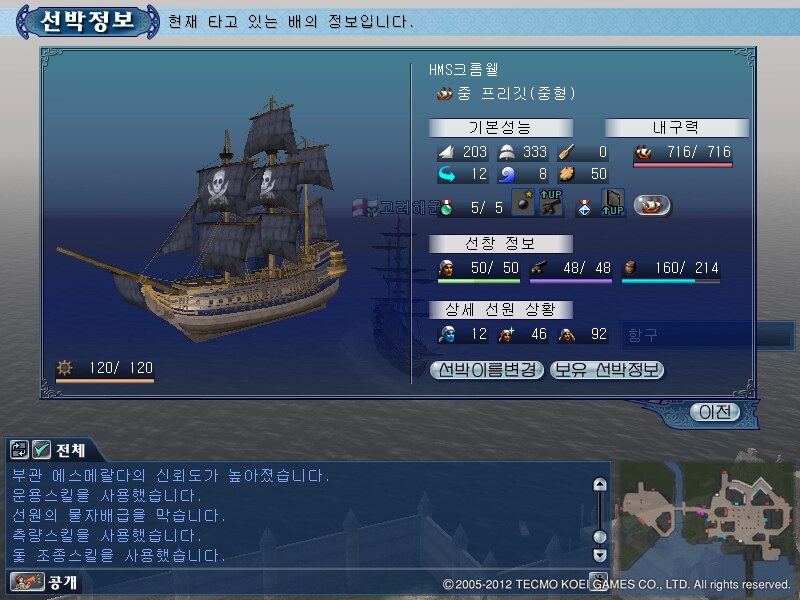Open the chat window settings icon
Viewport: 800px width, 600px height.
pyautogui.click(x=20, y=450)
